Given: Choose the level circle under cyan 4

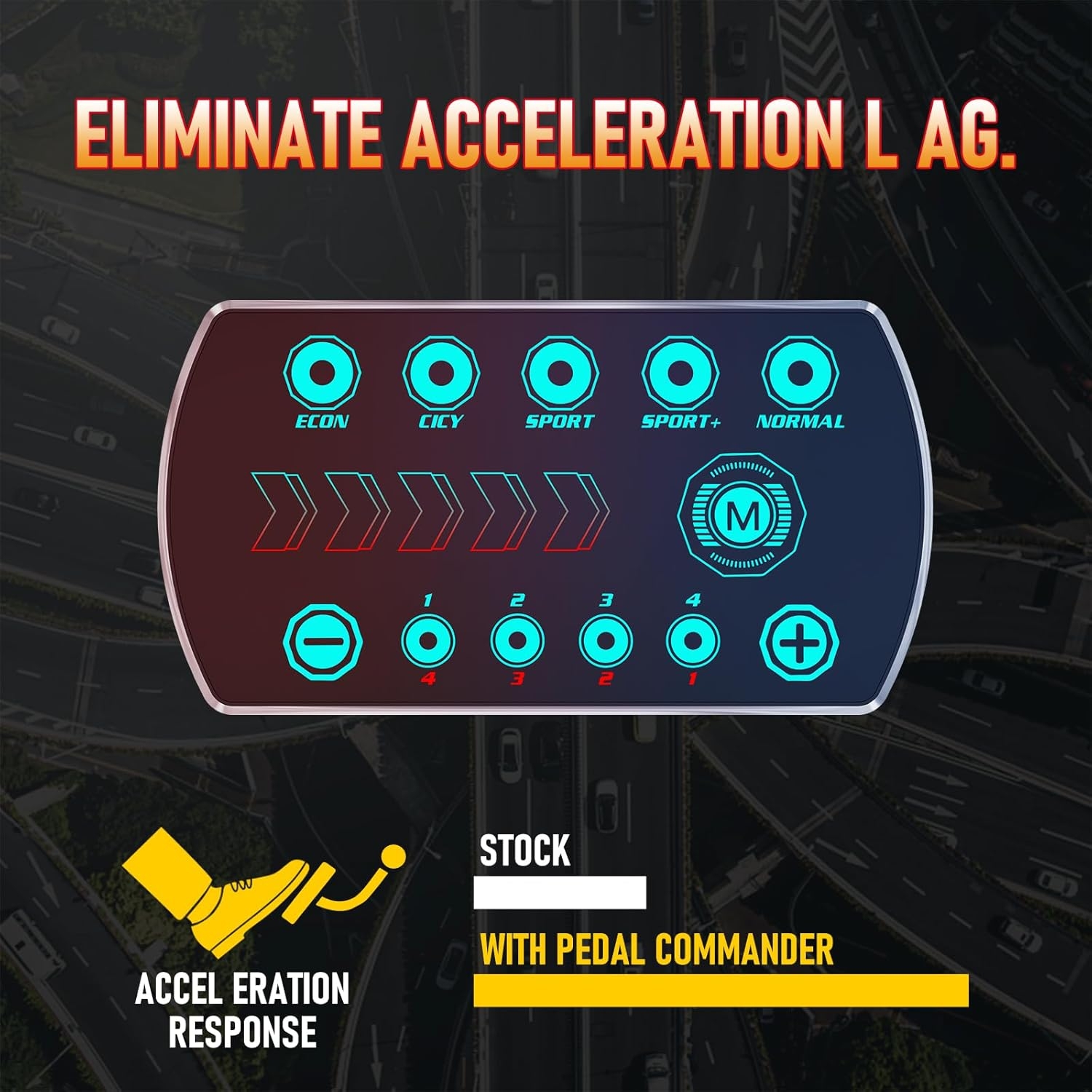Looking at the screenshot, I should point(693,641).
